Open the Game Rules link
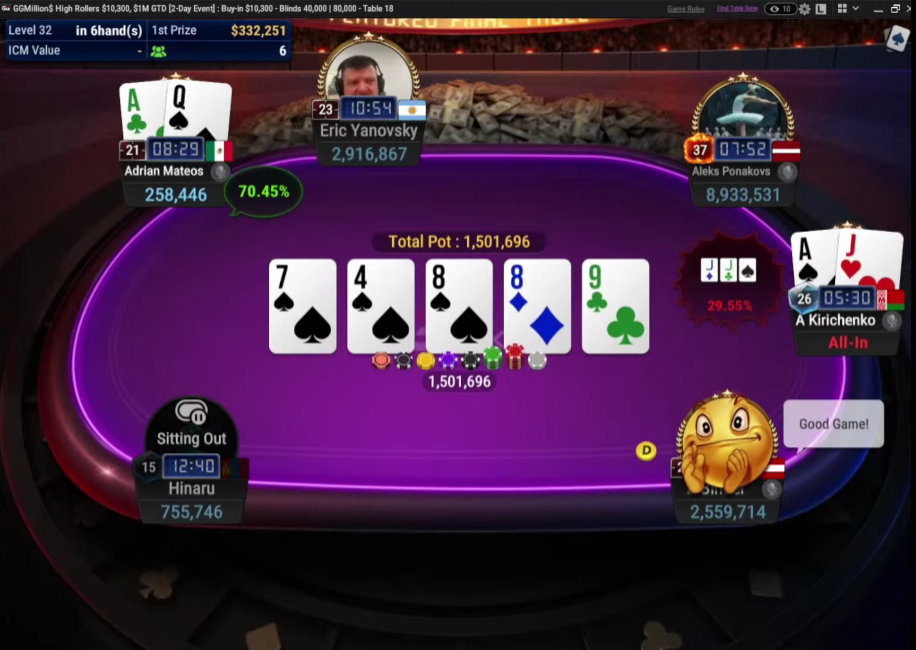The image size is (916, 650). (x=686, y=9)
